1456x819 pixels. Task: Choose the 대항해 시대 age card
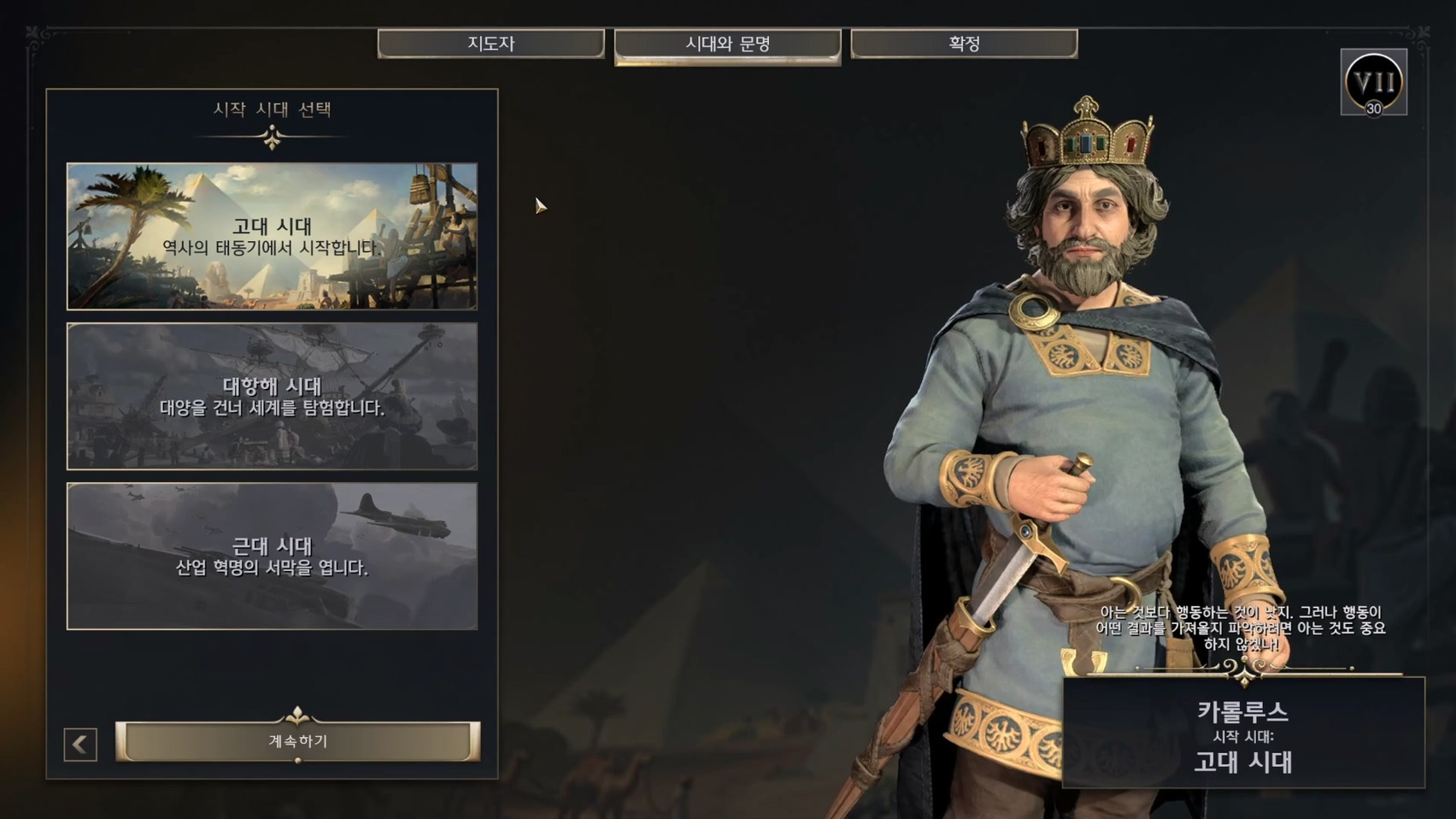coord(272,396)
